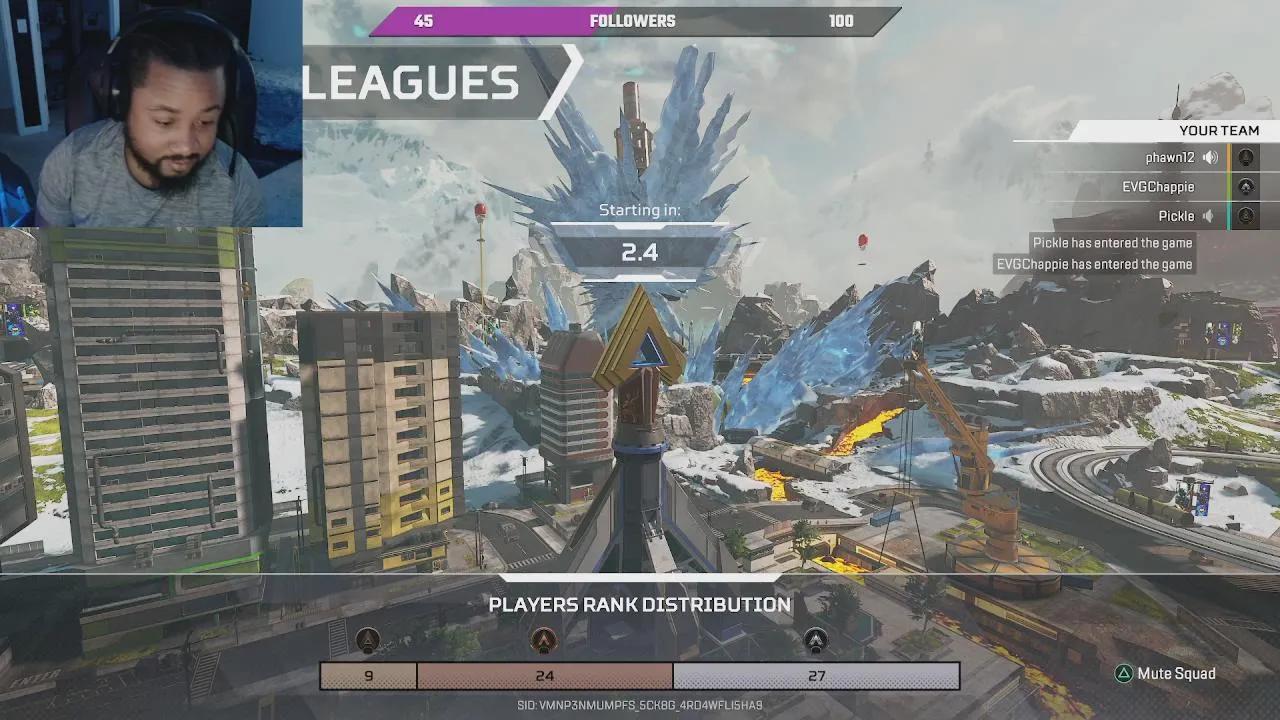Toggle voice for teammate phawn12
Image resolution: width=1280 pixels, height=720 pixels.
pyautogui.click(x=1210, y=156)
